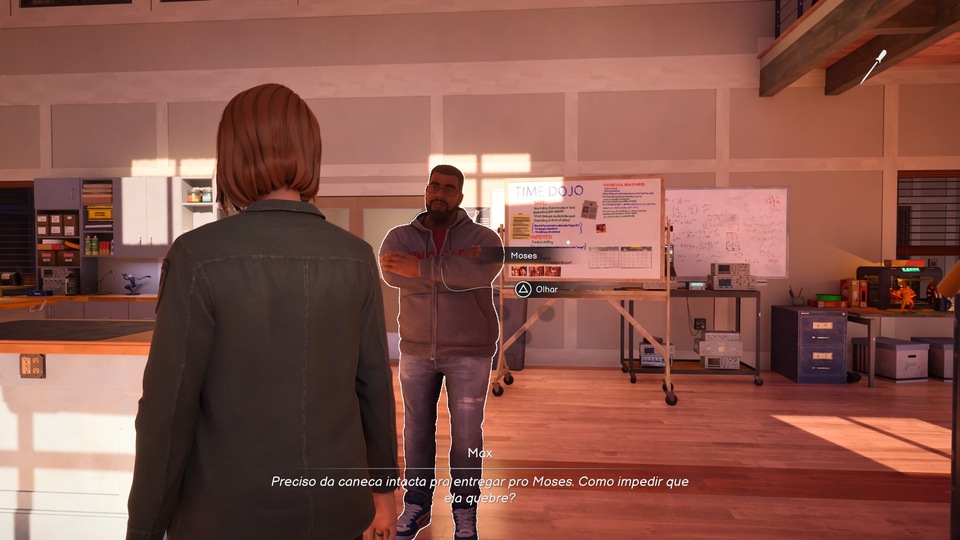Choose the Olhar interaction option

537,289
